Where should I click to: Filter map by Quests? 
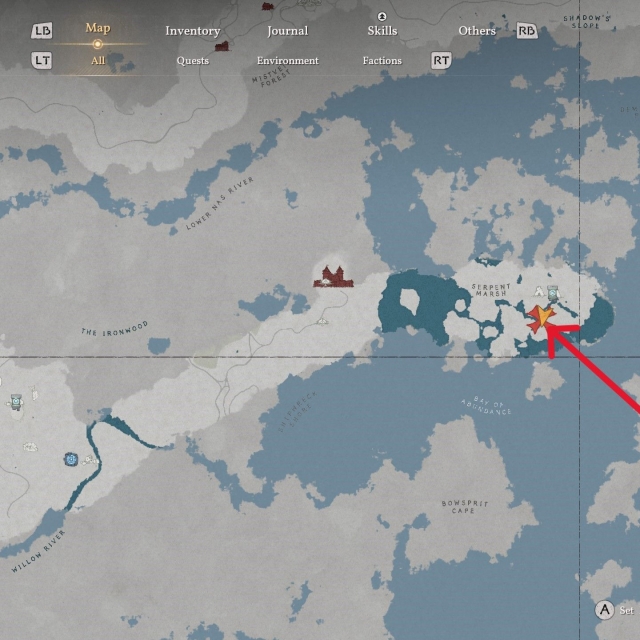pyautogui.click(x=192, y=61)
